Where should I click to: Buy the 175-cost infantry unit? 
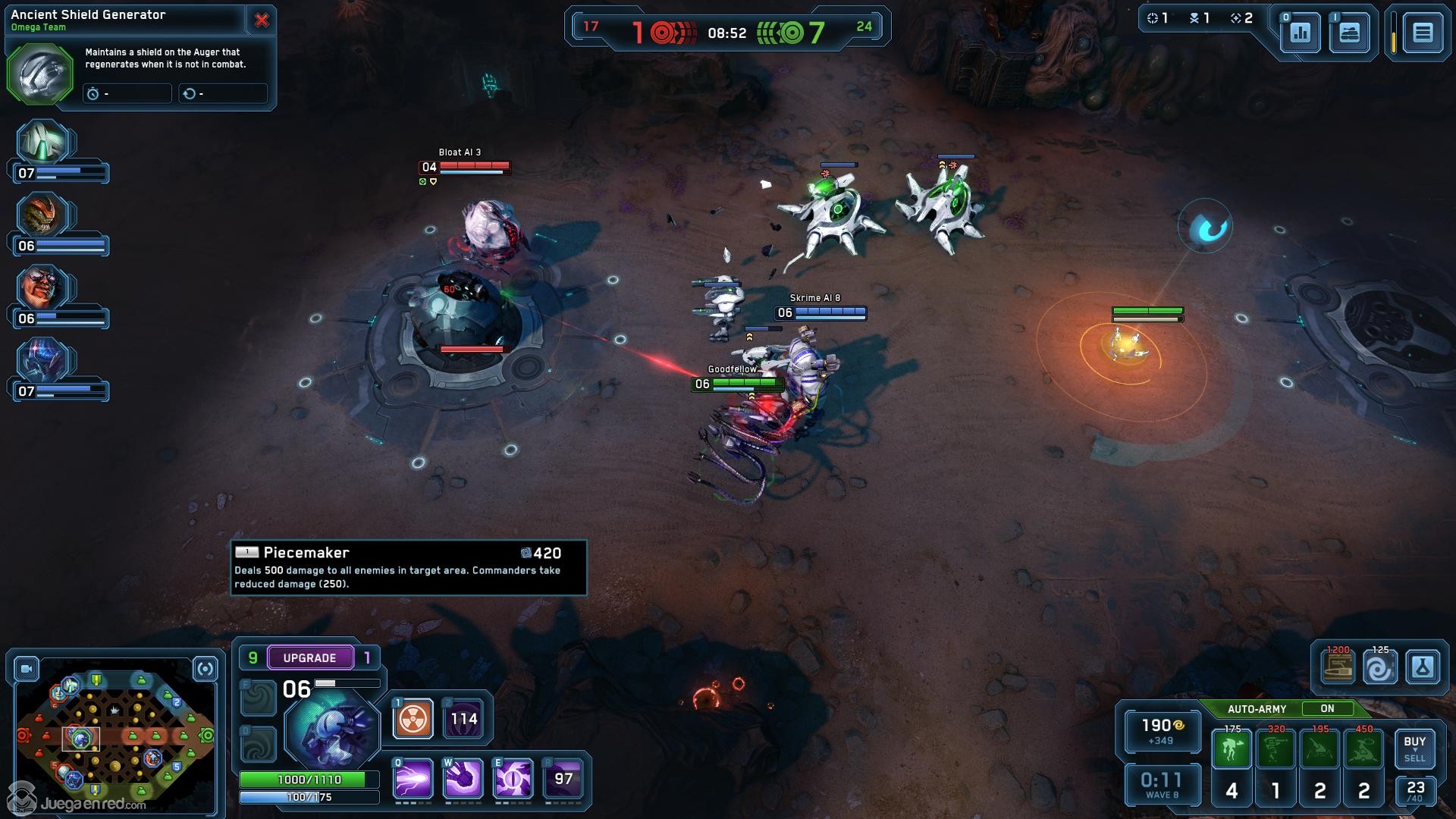click(1232, 749)
